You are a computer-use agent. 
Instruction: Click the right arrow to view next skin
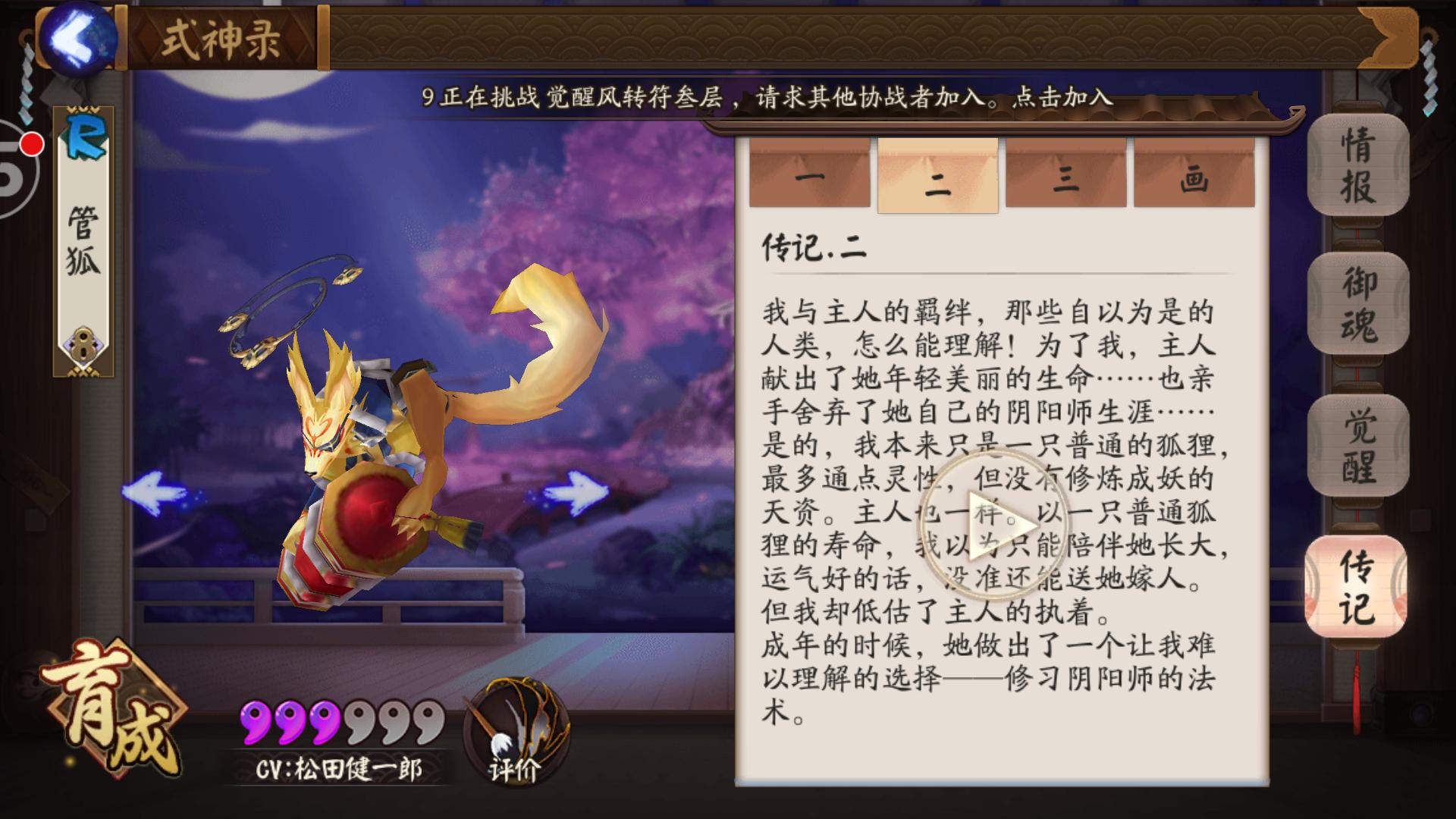pyautogui.click(x=576, y=491)
